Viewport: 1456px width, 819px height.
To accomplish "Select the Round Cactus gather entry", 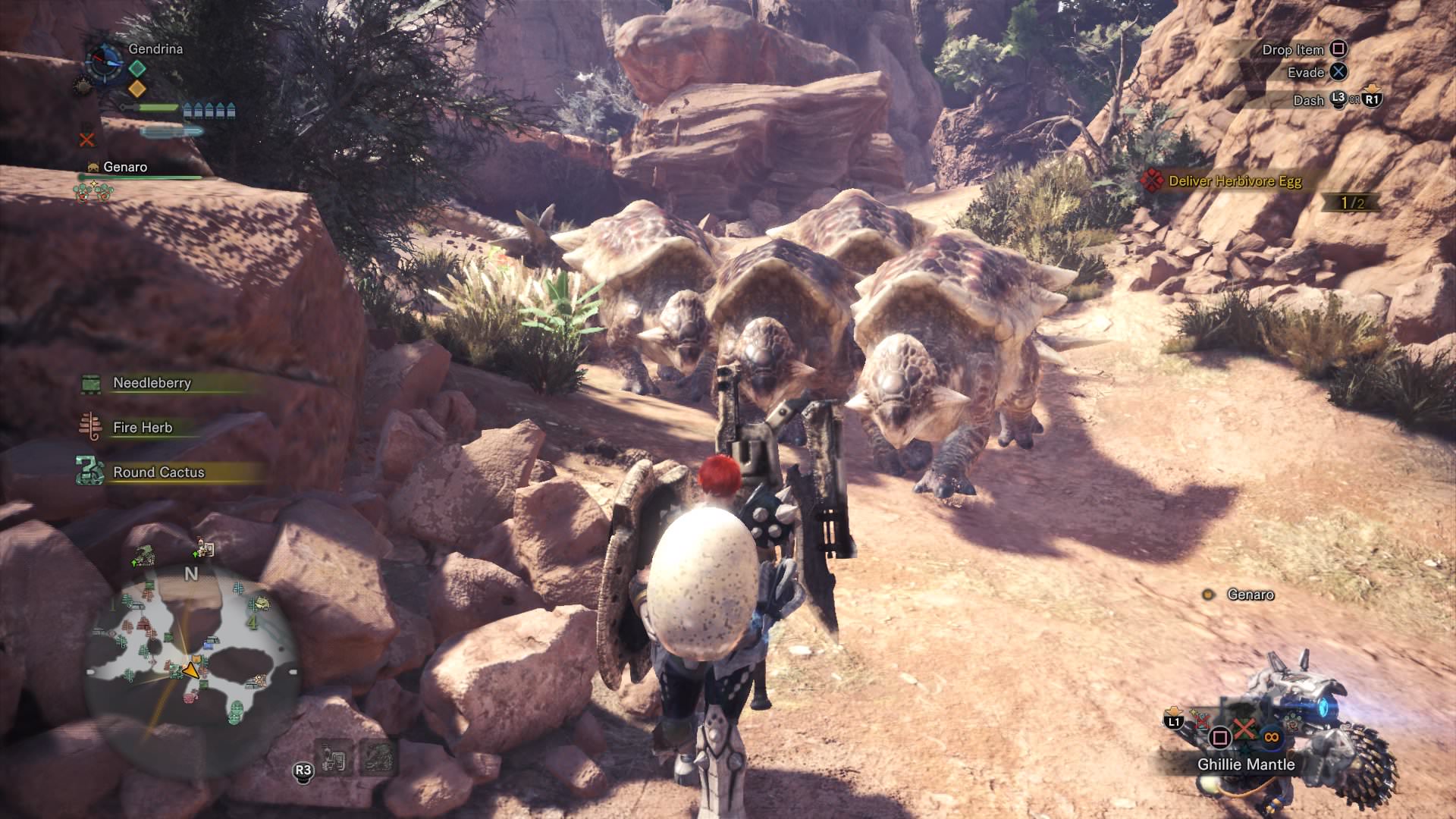I will point(158,472).
